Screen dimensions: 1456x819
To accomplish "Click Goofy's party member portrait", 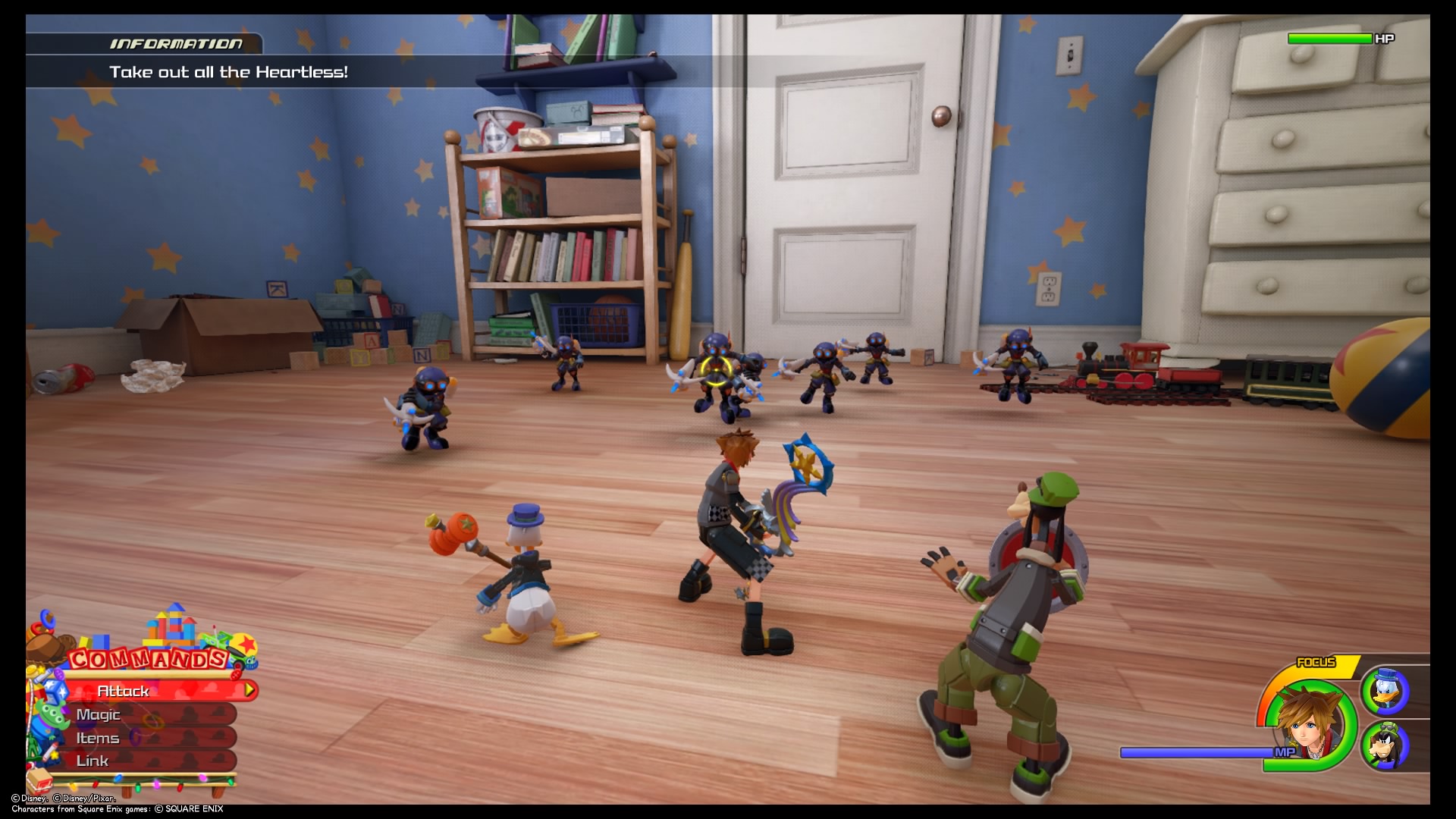I will click(1385, 745).
